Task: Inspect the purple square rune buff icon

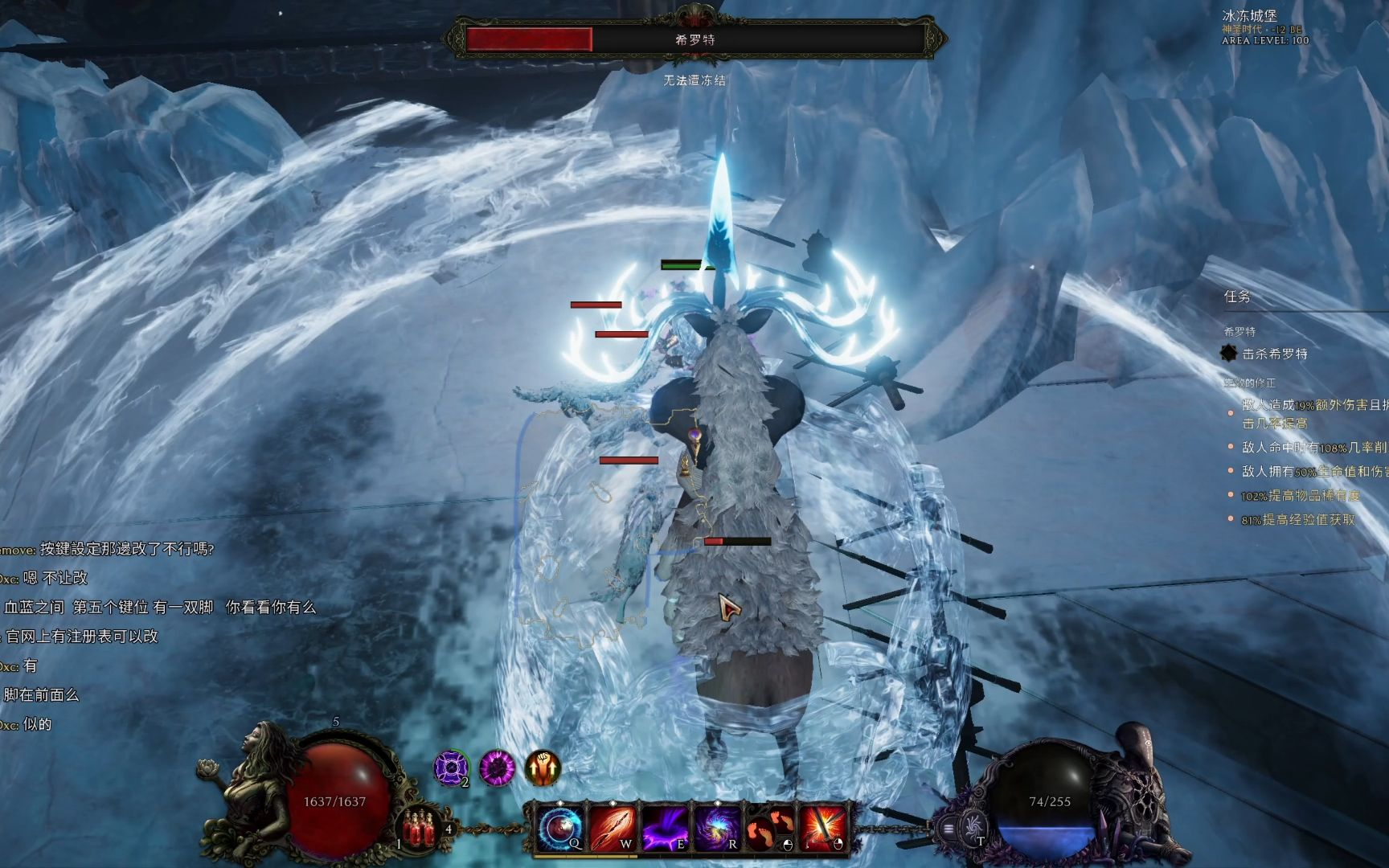Action: click(x=451, y=768)
